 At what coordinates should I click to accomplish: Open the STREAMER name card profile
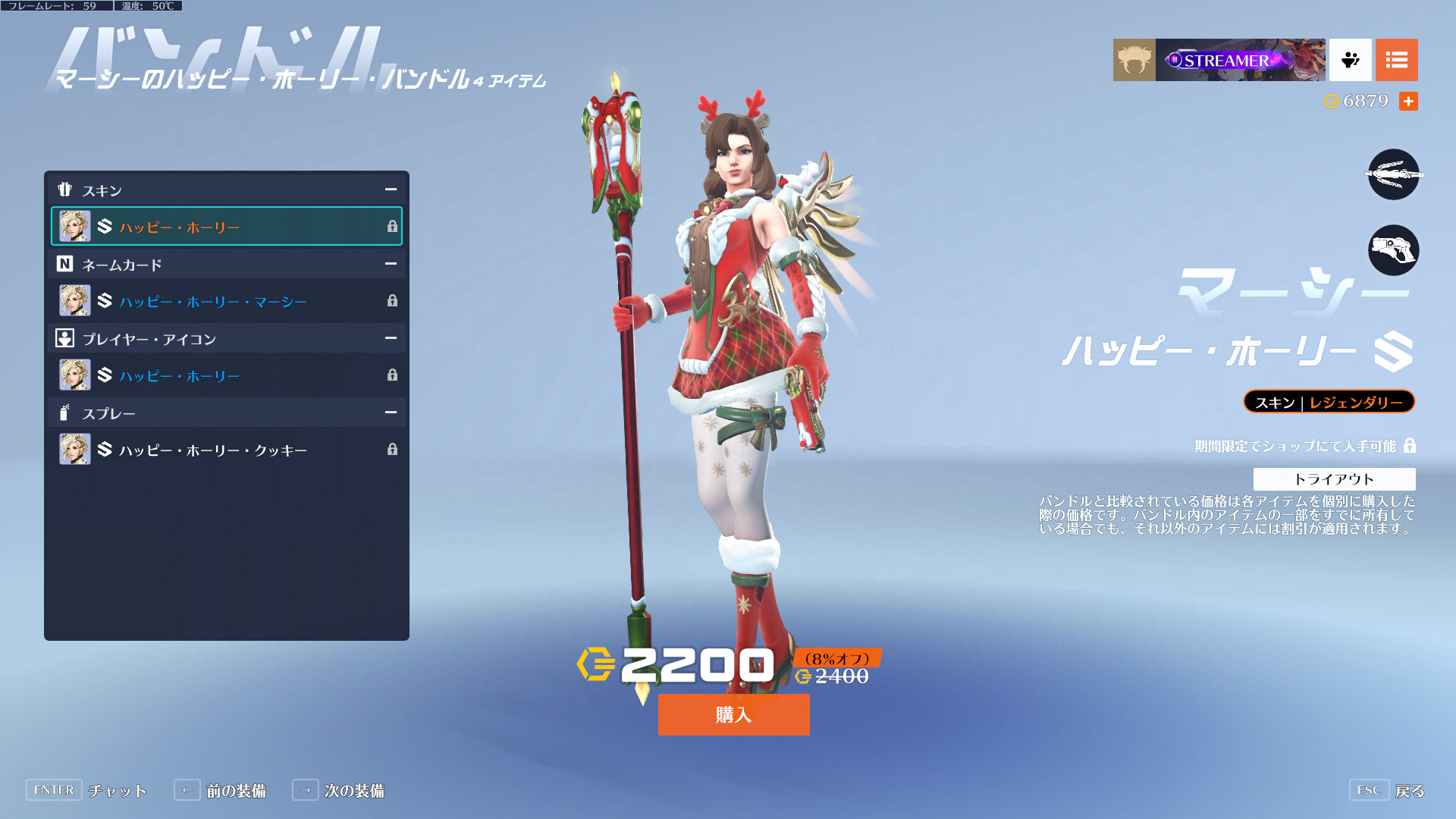1240,60
